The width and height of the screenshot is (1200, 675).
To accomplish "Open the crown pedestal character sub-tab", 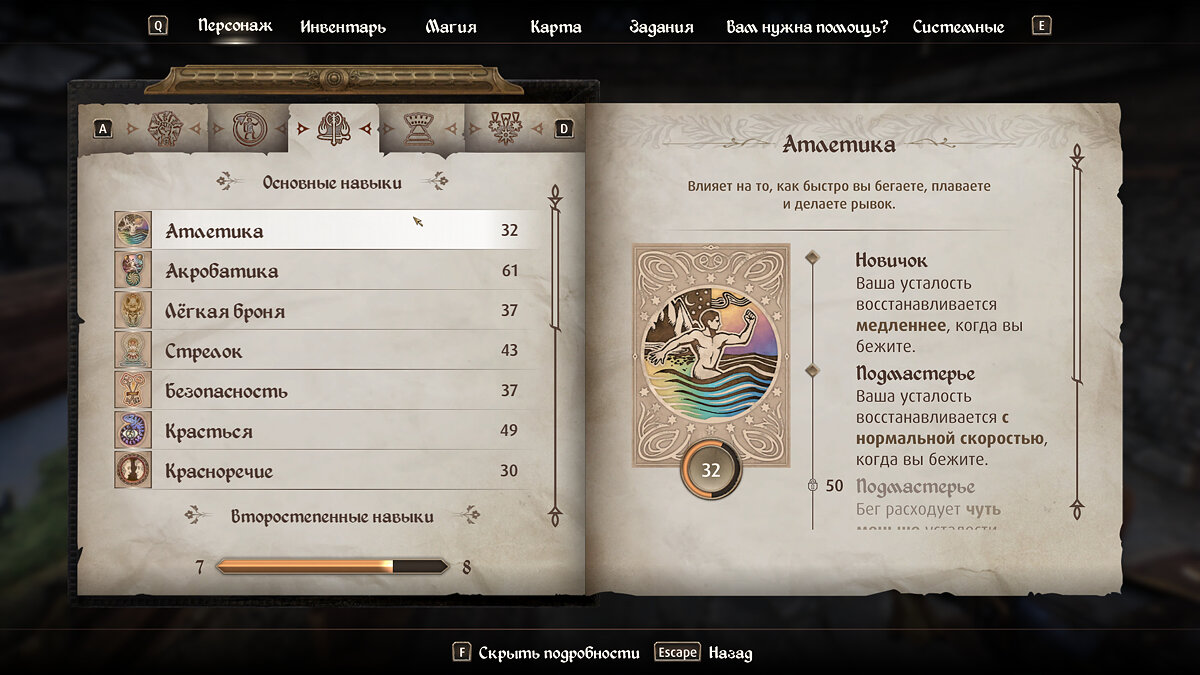I will [x=418, y=128].
